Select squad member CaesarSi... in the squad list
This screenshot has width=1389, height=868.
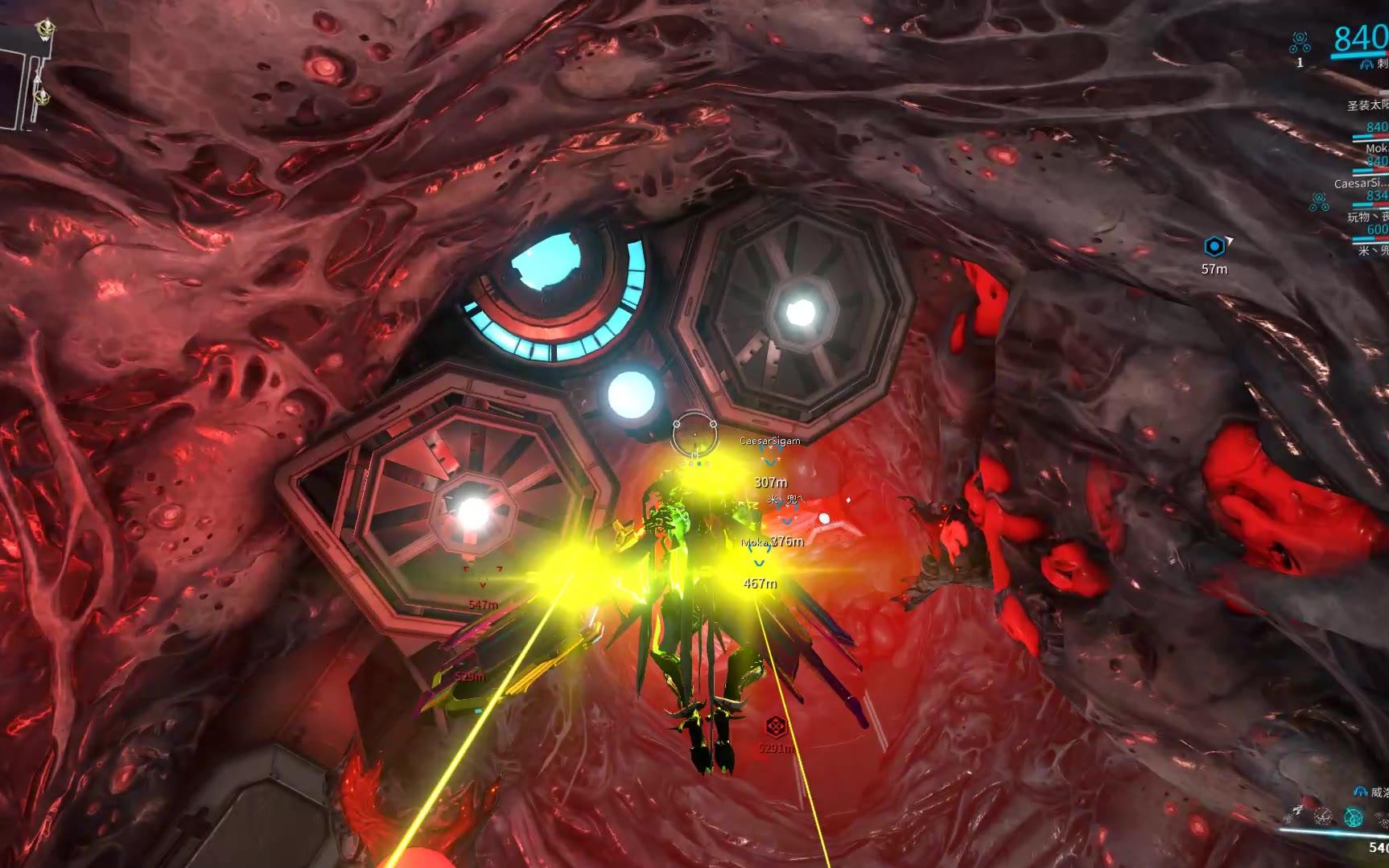tap(1360, 183)
